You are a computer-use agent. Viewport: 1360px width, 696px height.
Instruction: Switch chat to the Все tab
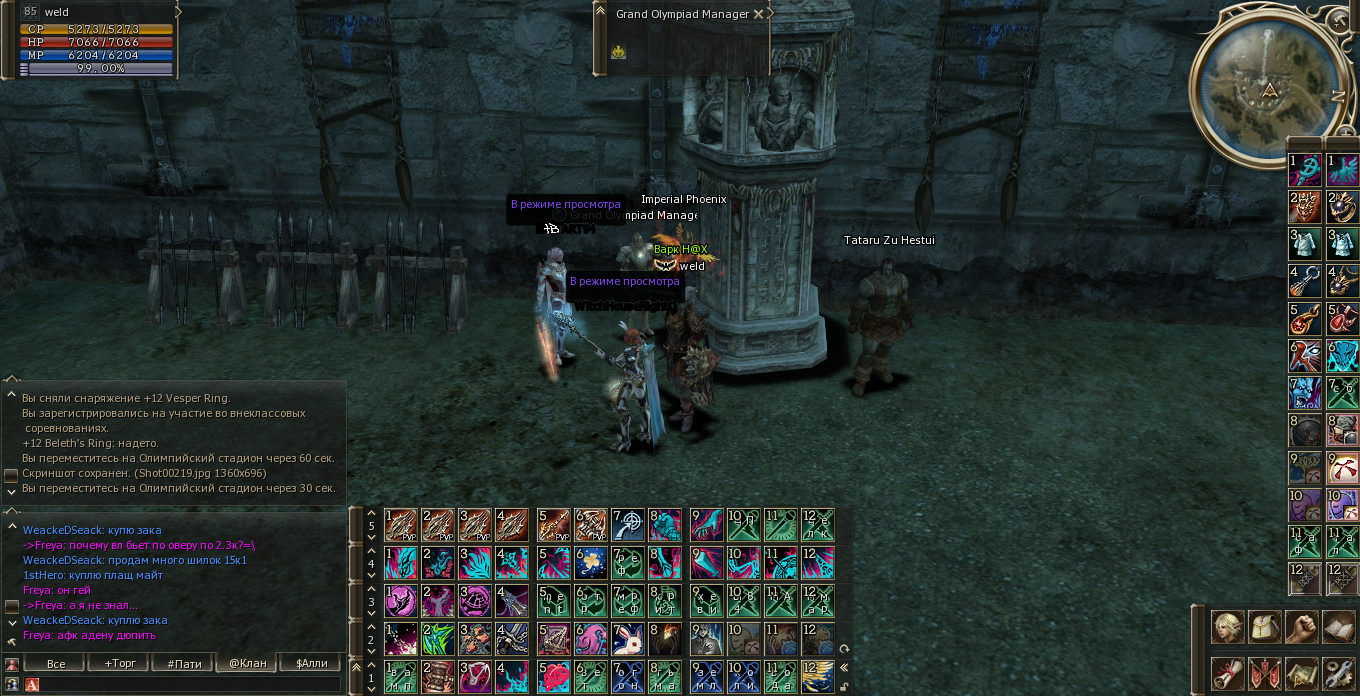point(56,663)
